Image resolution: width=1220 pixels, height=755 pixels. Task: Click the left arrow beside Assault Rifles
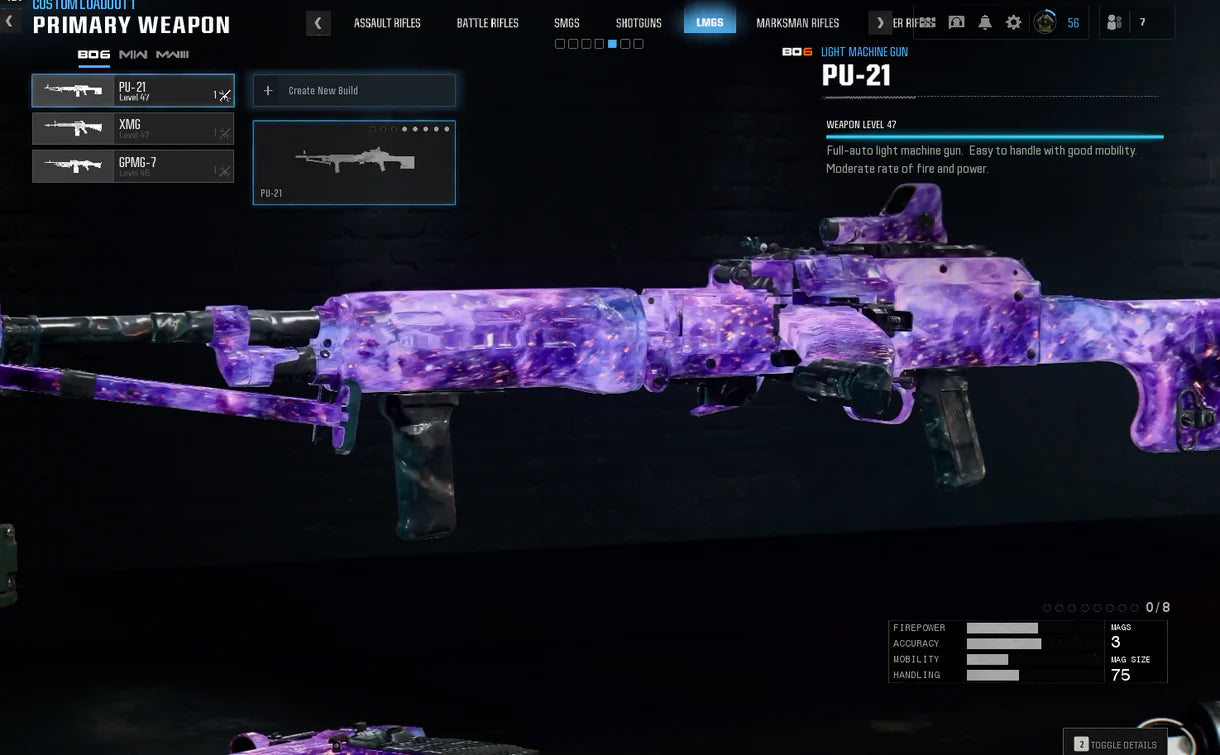pos(318,23)
